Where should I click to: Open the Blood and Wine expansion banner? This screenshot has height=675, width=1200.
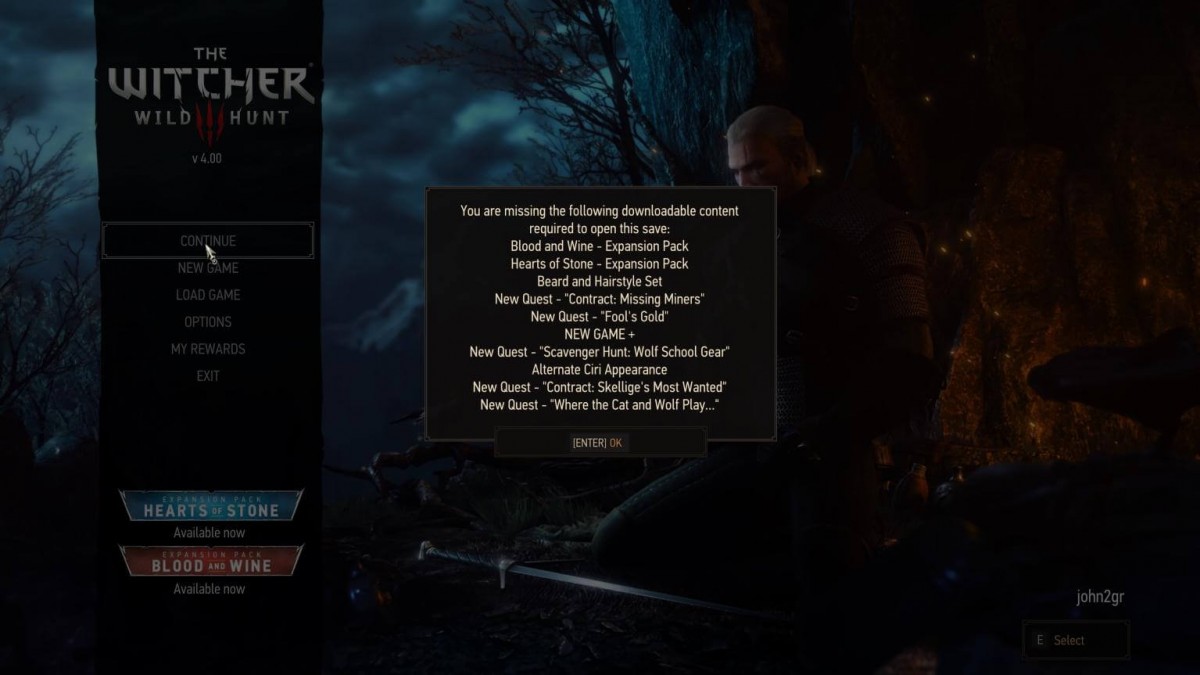[210, 562]
